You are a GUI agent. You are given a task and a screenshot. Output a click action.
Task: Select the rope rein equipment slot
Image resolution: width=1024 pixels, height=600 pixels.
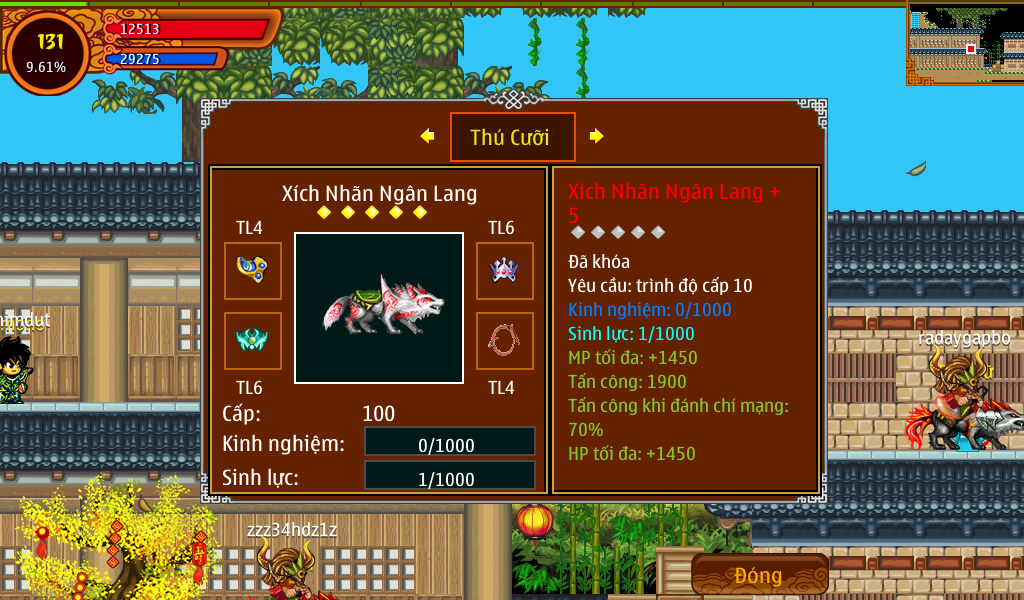pos(504,340)
